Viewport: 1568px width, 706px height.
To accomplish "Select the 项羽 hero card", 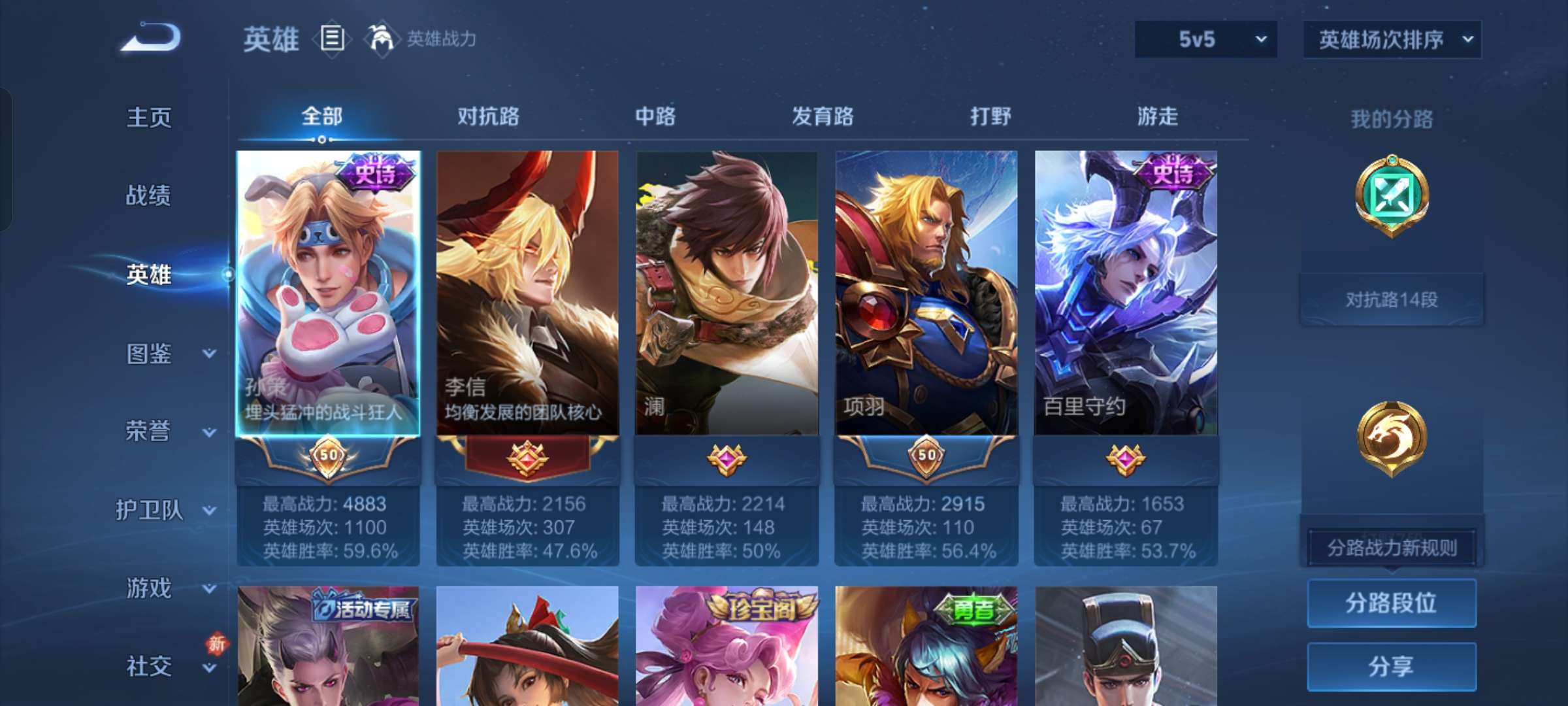I will coord(926,294).
